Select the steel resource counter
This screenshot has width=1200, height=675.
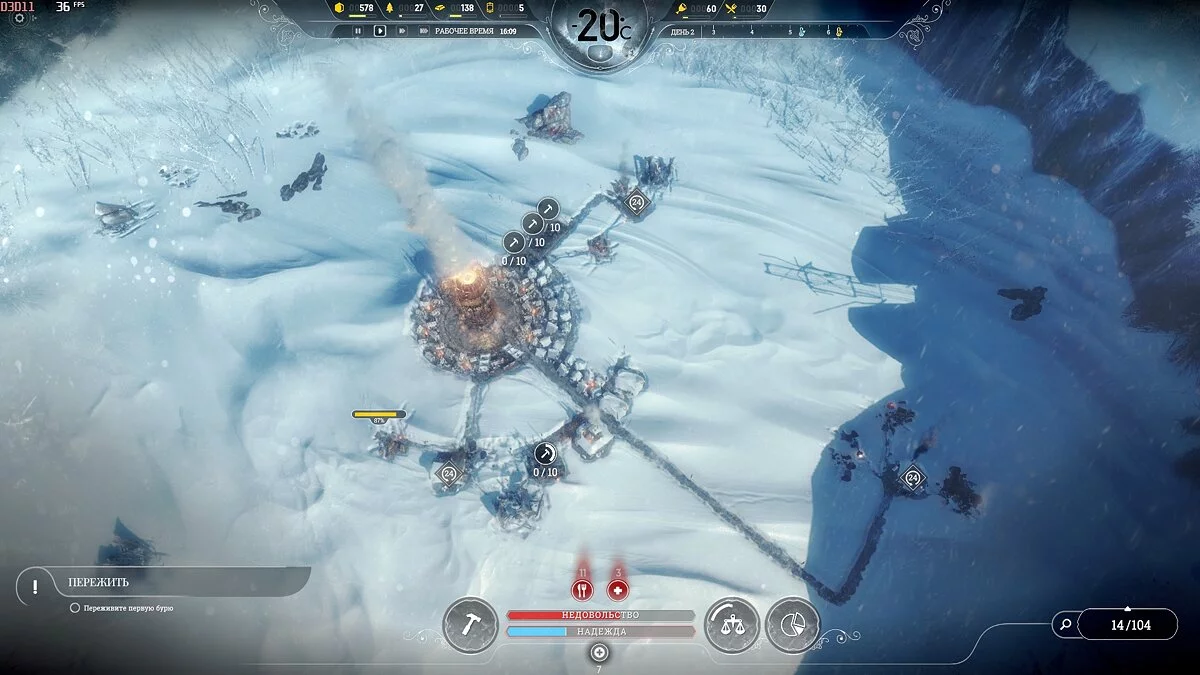[x=456, y=9]
